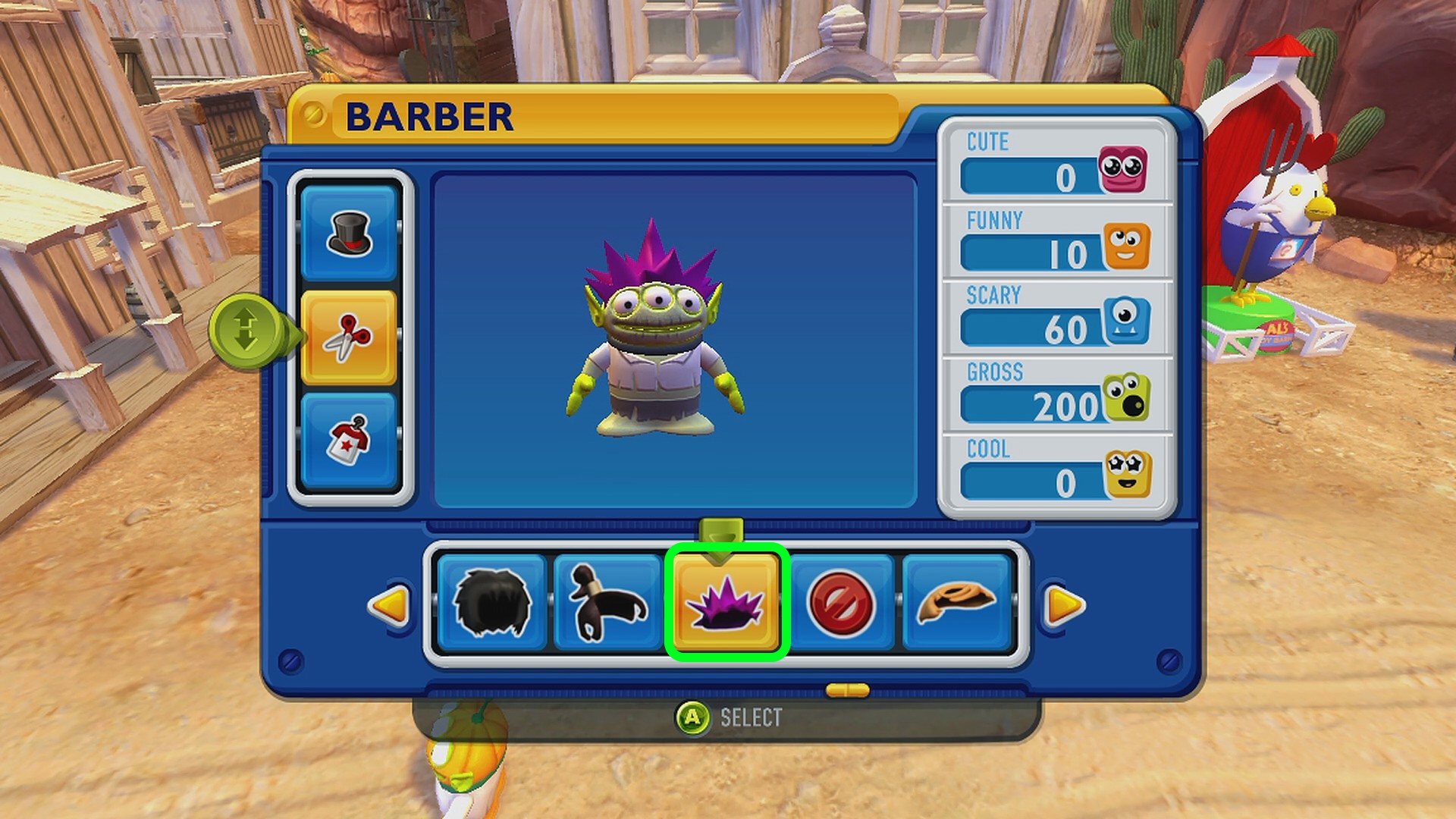Choose the shaggy black hair style
This screenshot has height=819, width=1456.
492,603
